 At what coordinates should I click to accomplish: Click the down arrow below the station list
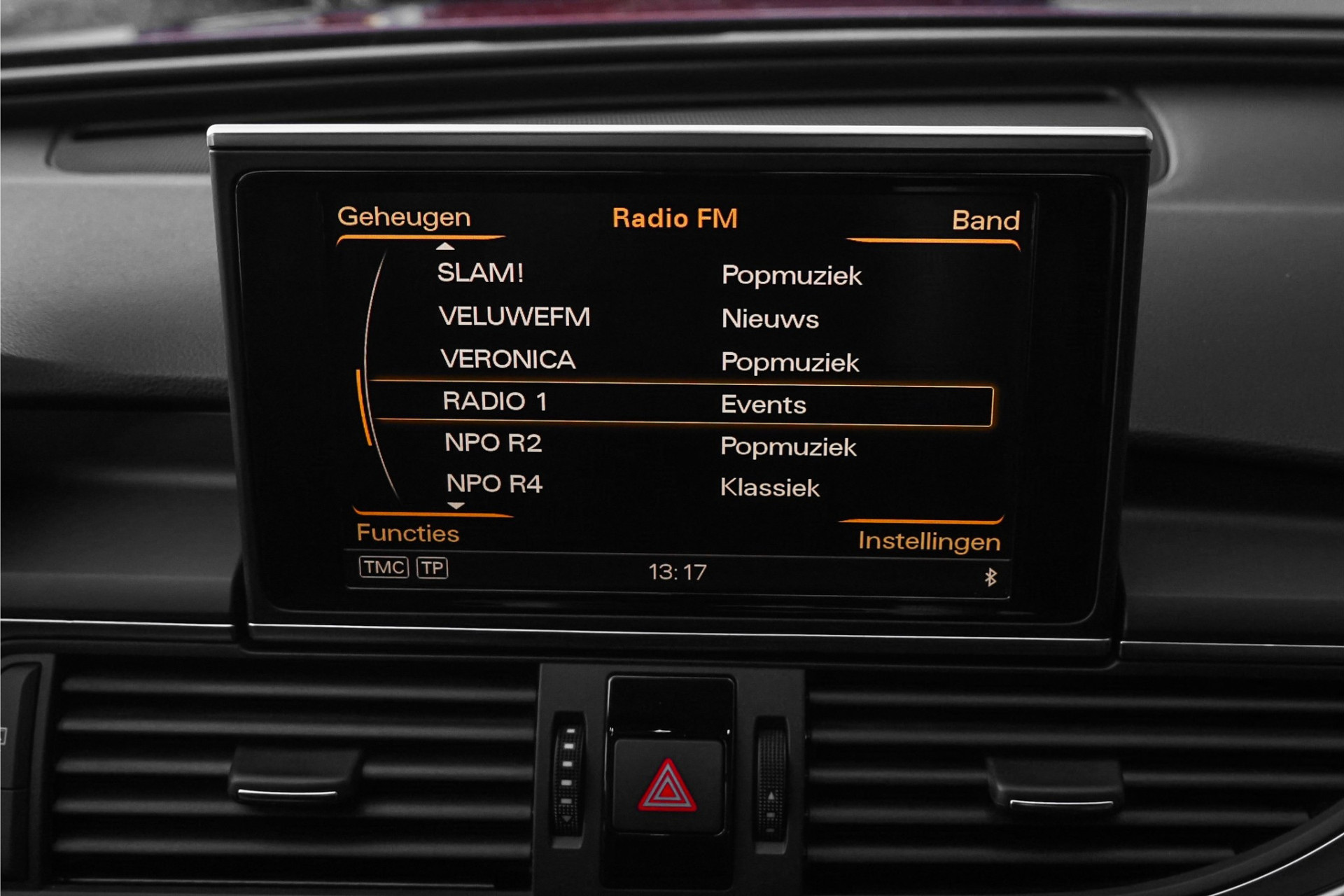pyautogui.click(x=456, y=505)
